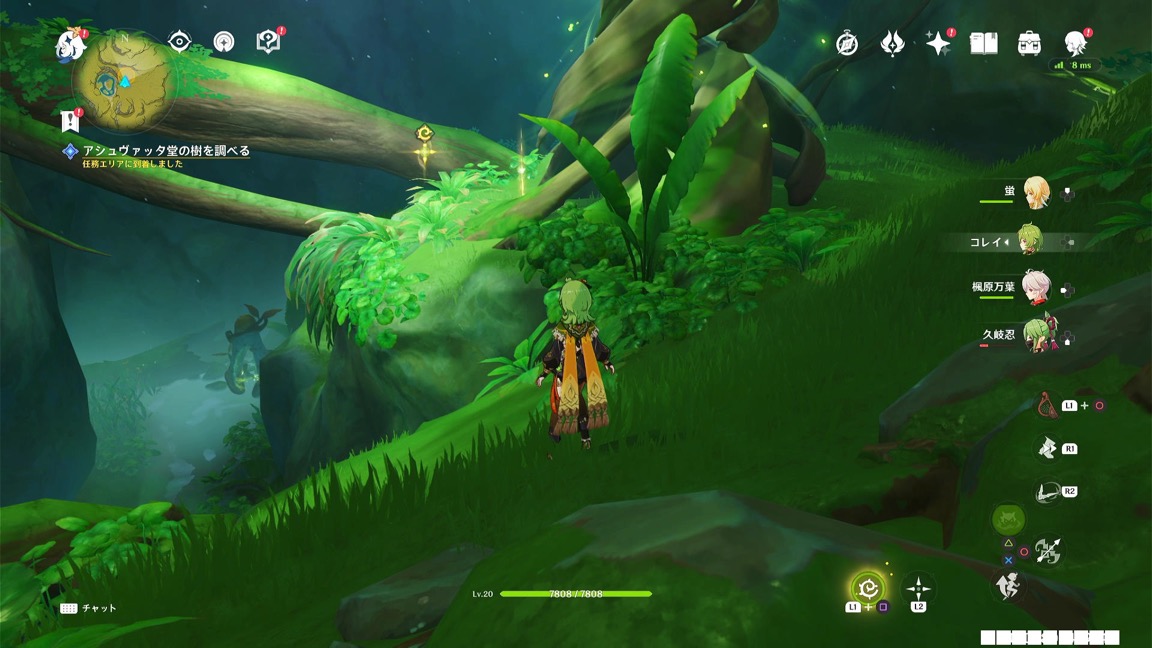Image resolution: width=1152 pixels, height=648 pixels.
Task: Use the glowing green gadget icon
Action: click(x=868, y=589)
